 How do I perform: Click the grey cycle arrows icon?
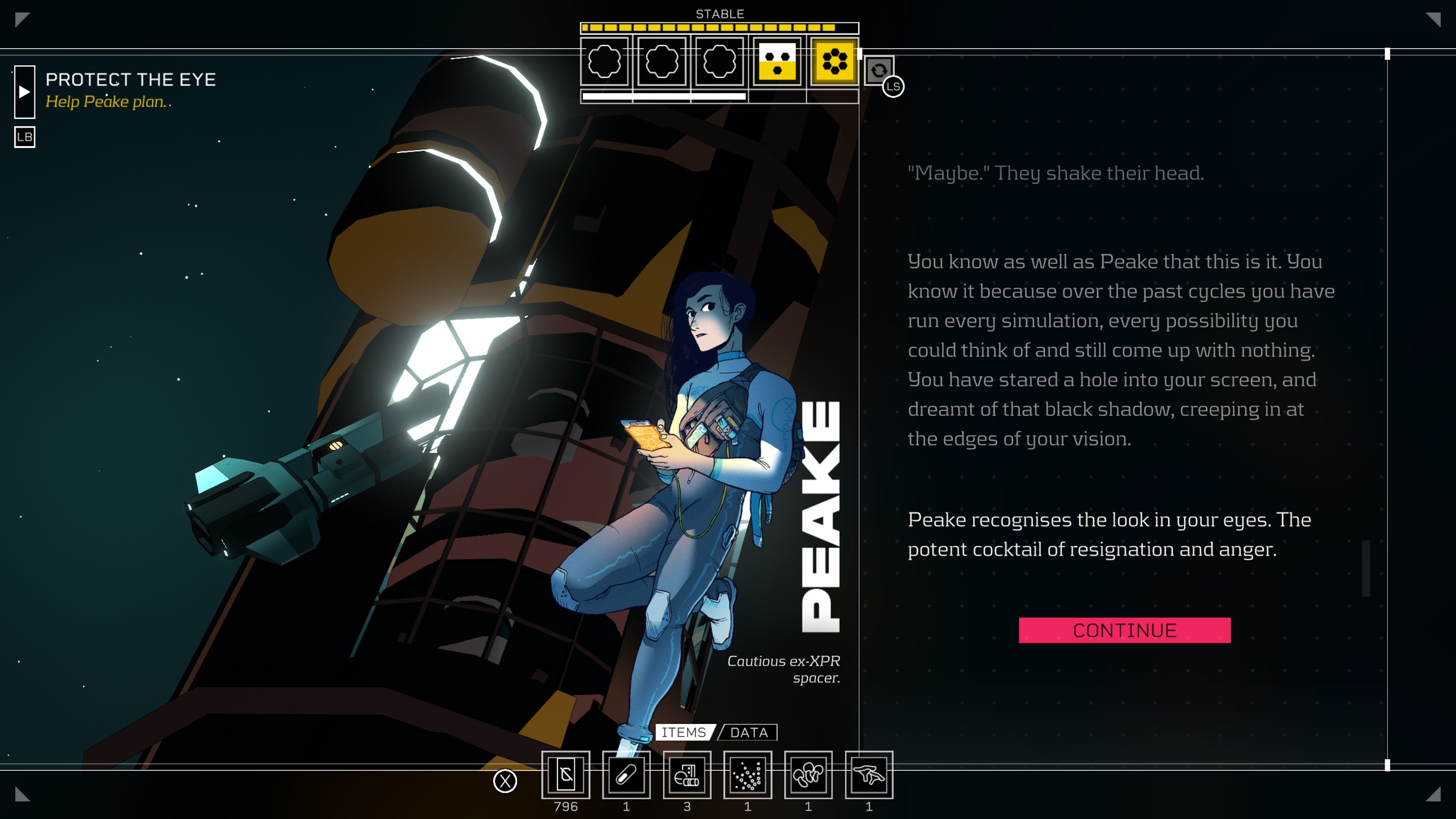coord(879,71)
